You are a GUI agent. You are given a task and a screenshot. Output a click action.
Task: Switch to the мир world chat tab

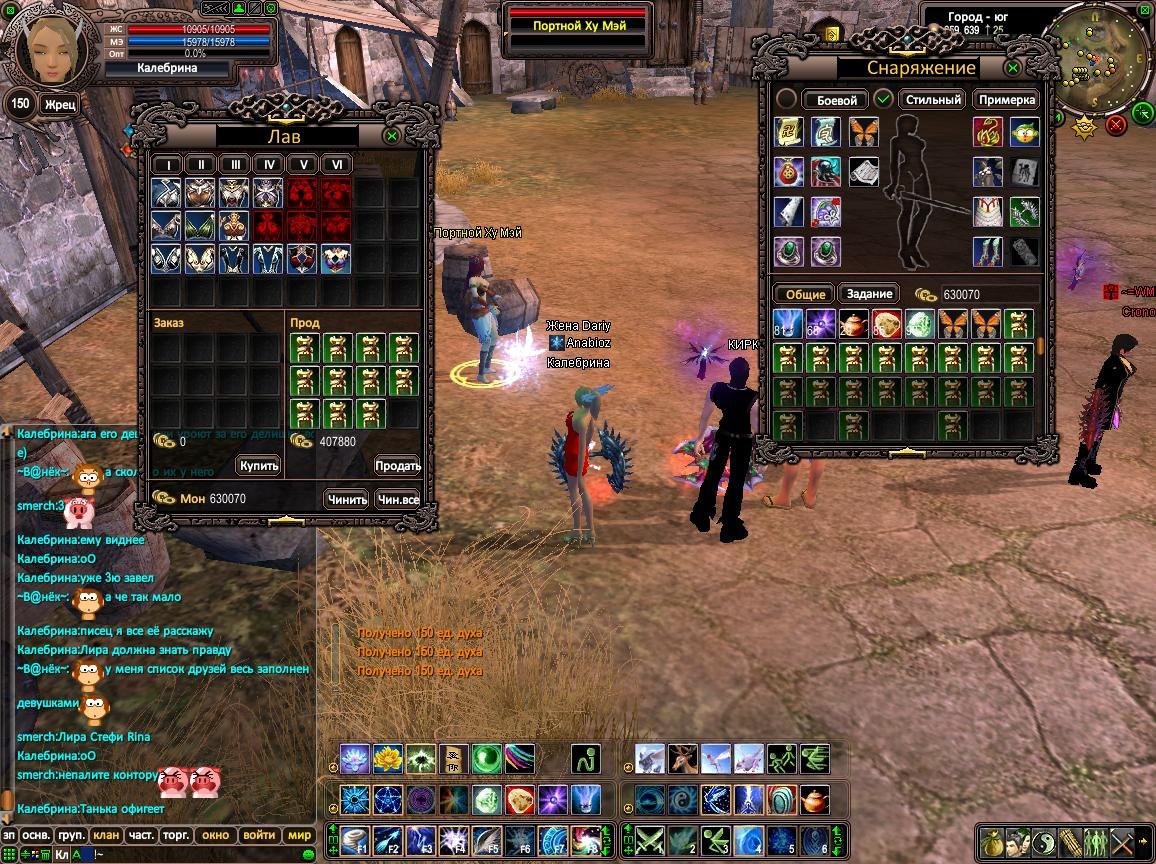(x=299, y=835)
